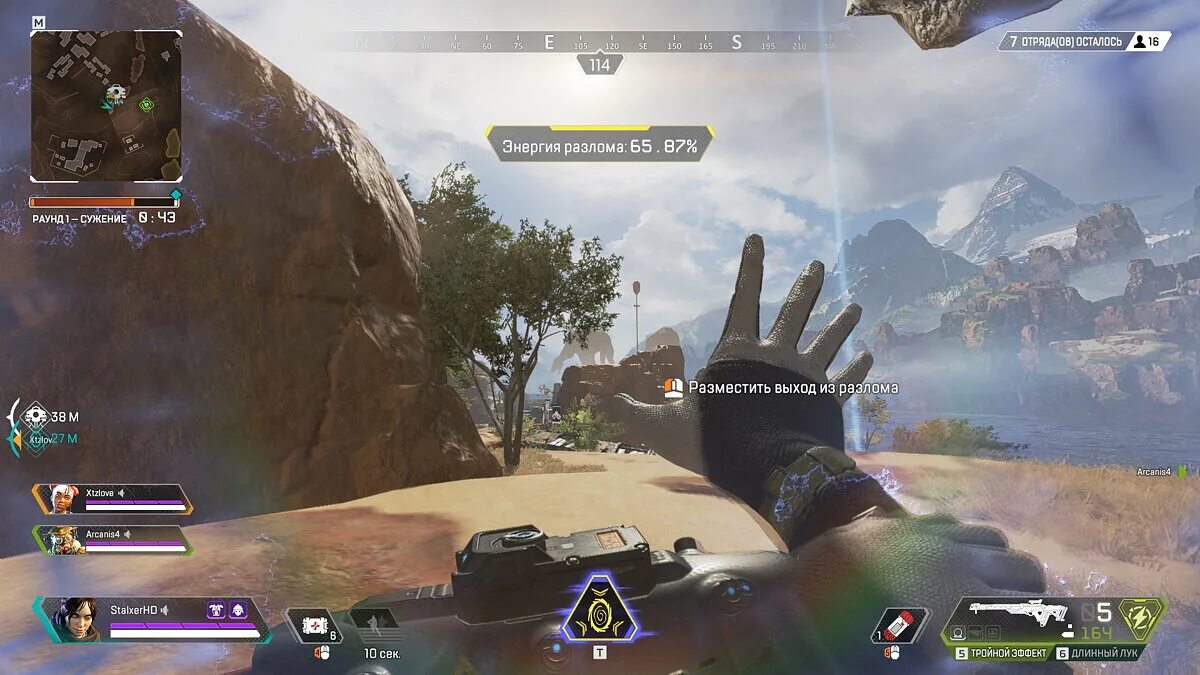1200x675 pixels.
Task: Click the energy ammo type icon
Action: (x=1140, y=615)
